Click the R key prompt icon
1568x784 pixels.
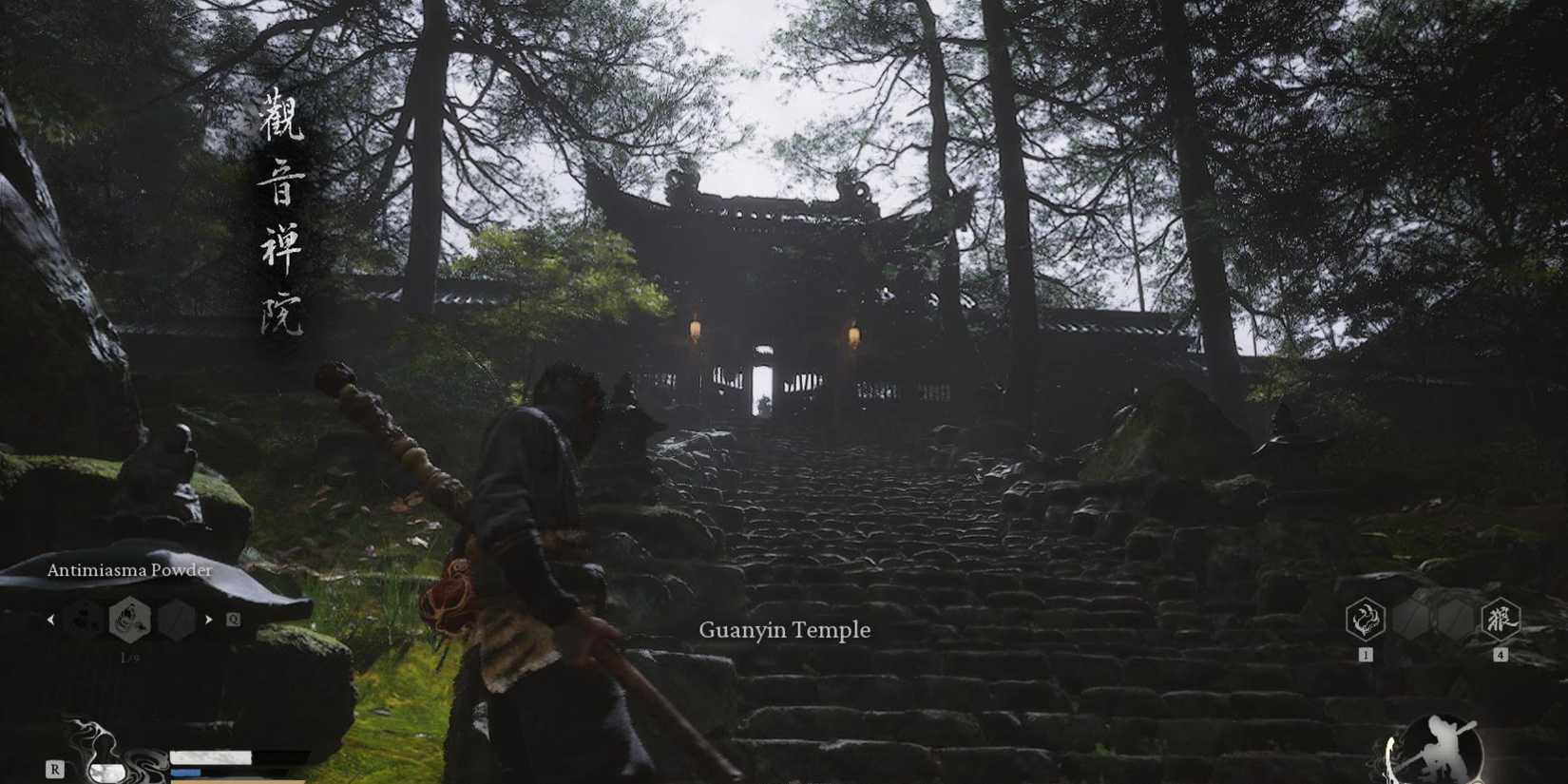55,768
